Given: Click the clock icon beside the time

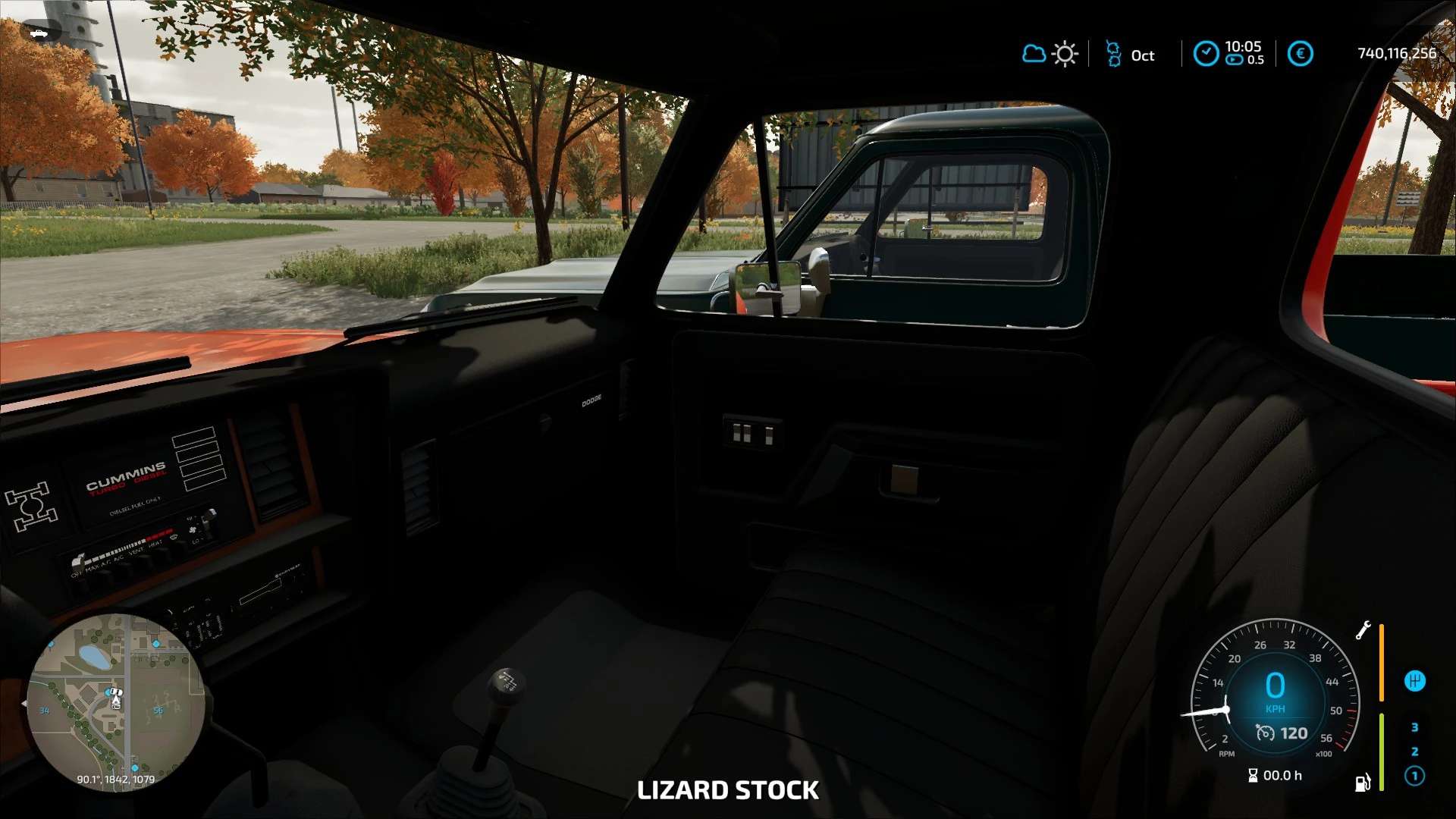Looking at the screenshot, I should (x=1206, y=53).
